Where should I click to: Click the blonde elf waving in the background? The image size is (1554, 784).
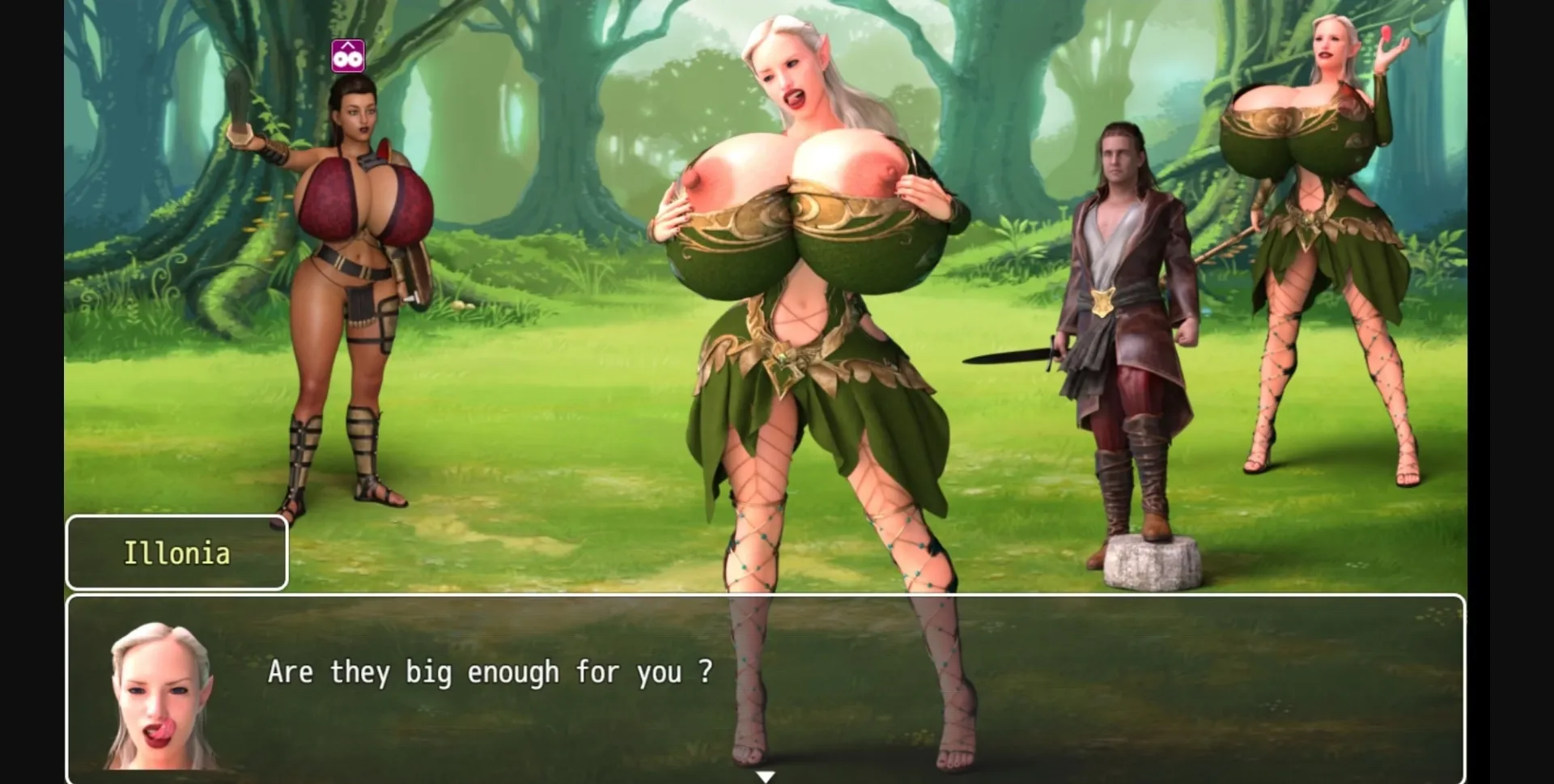point(1327,243)
